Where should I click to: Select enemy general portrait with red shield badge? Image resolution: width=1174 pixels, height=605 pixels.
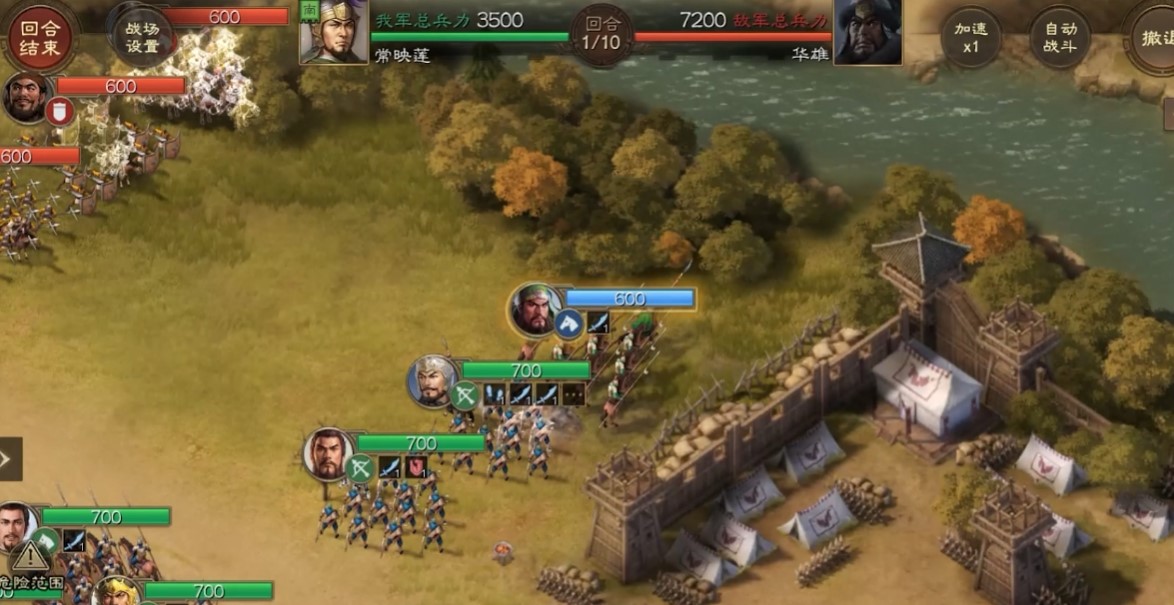click(x=27, y=96)
